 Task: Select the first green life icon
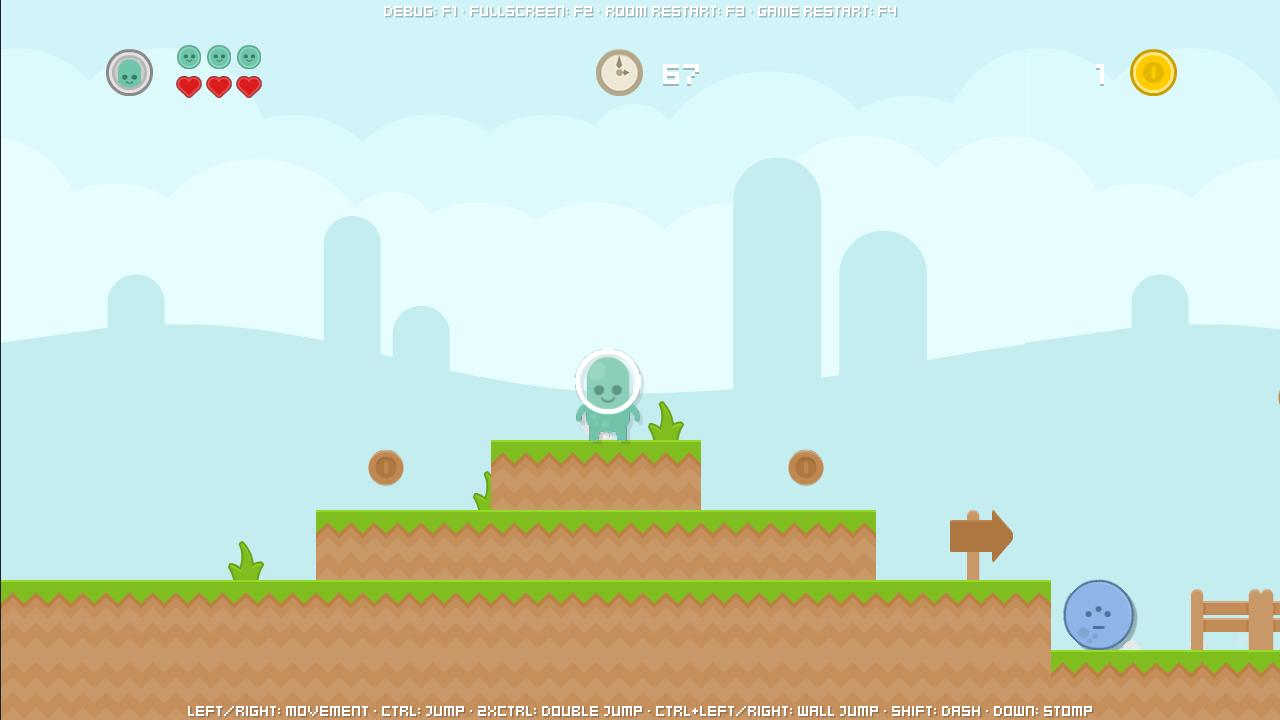click(x=187, y=58)
